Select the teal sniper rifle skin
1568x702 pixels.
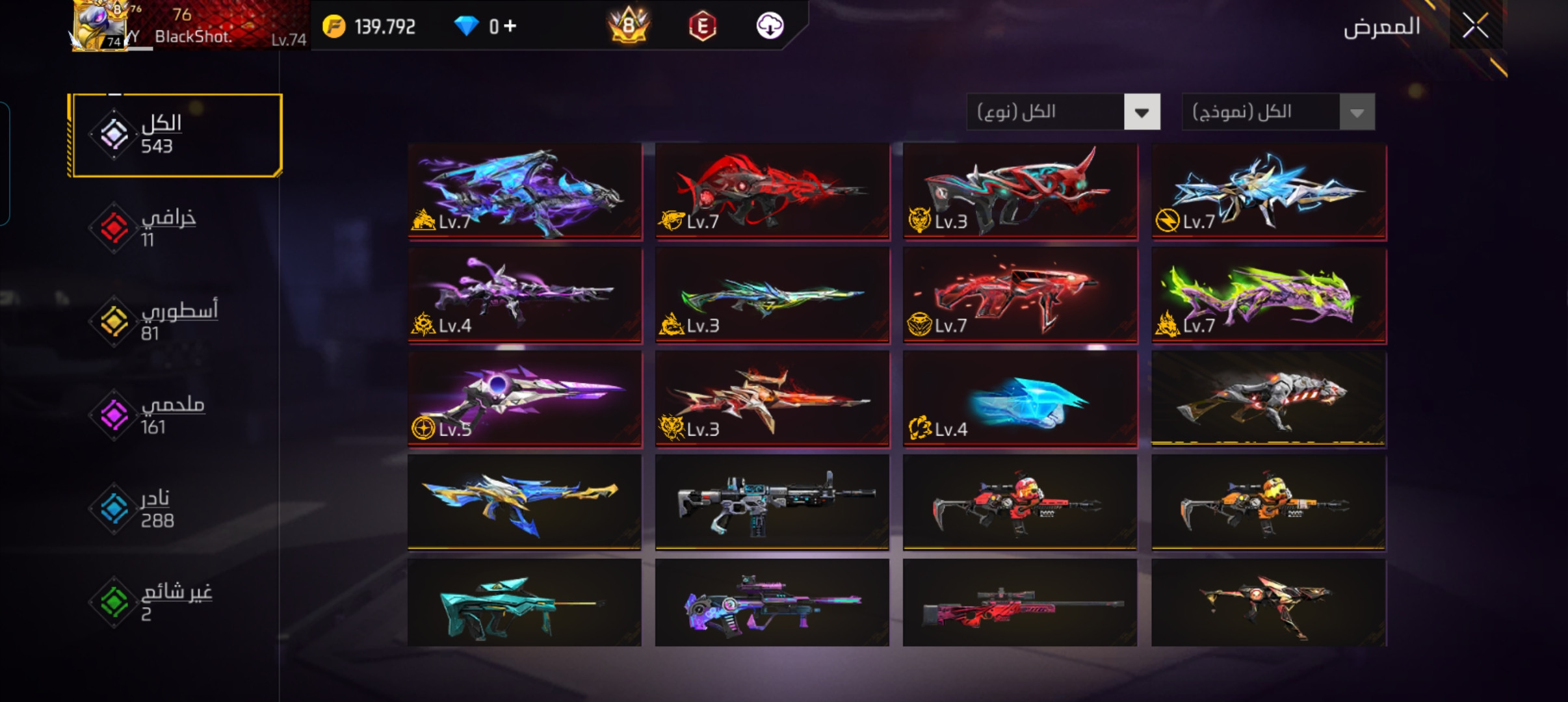tap(525, 603)
